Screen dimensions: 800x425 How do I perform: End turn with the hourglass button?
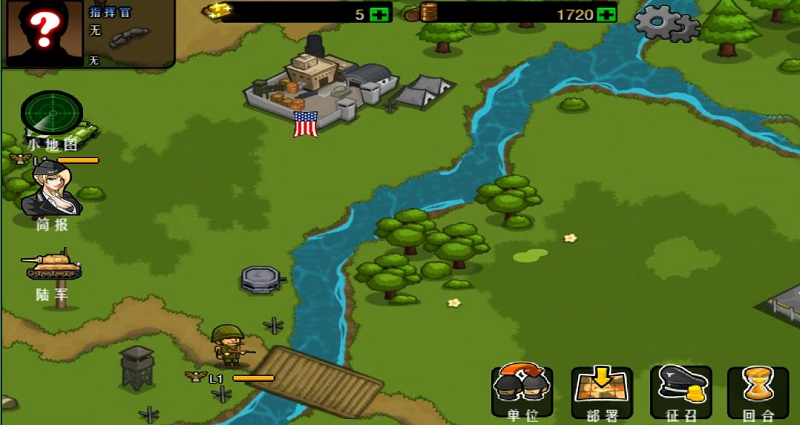point(758,390)
